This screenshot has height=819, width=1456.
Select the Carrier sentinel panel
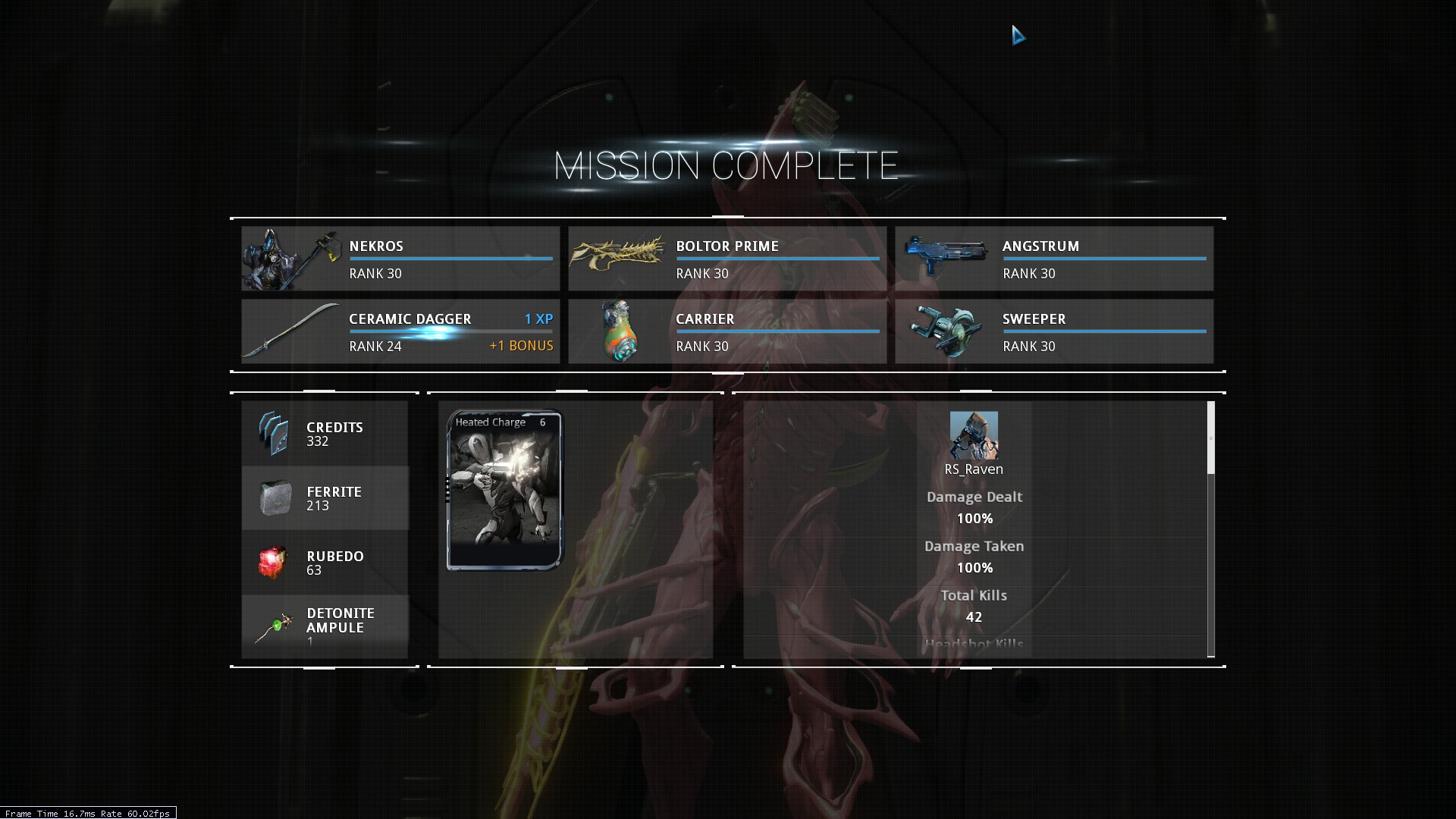point(726,331)
